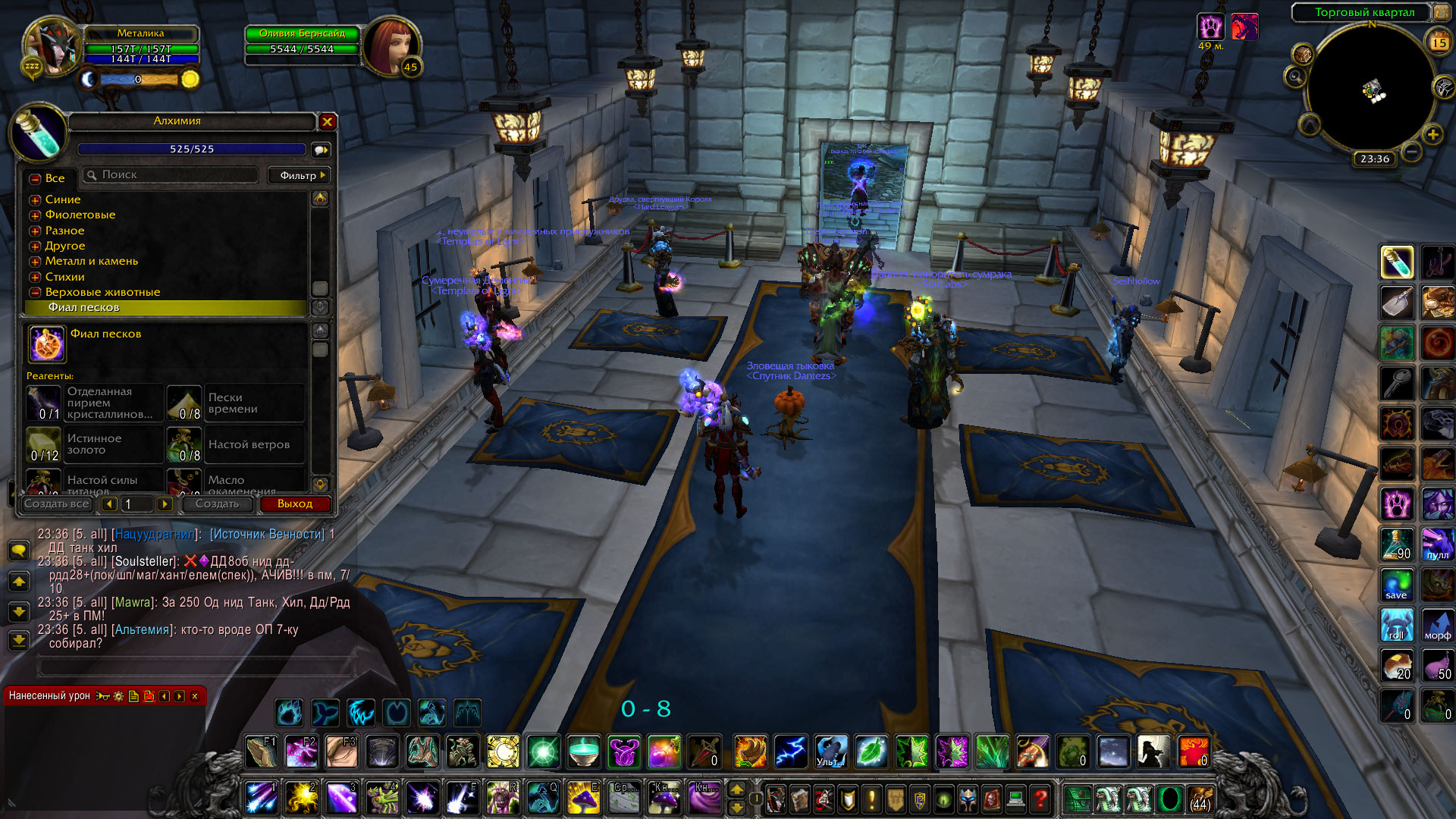Expand the Металл и камень category
The image size is (1456, 819).
pos(35,262)
